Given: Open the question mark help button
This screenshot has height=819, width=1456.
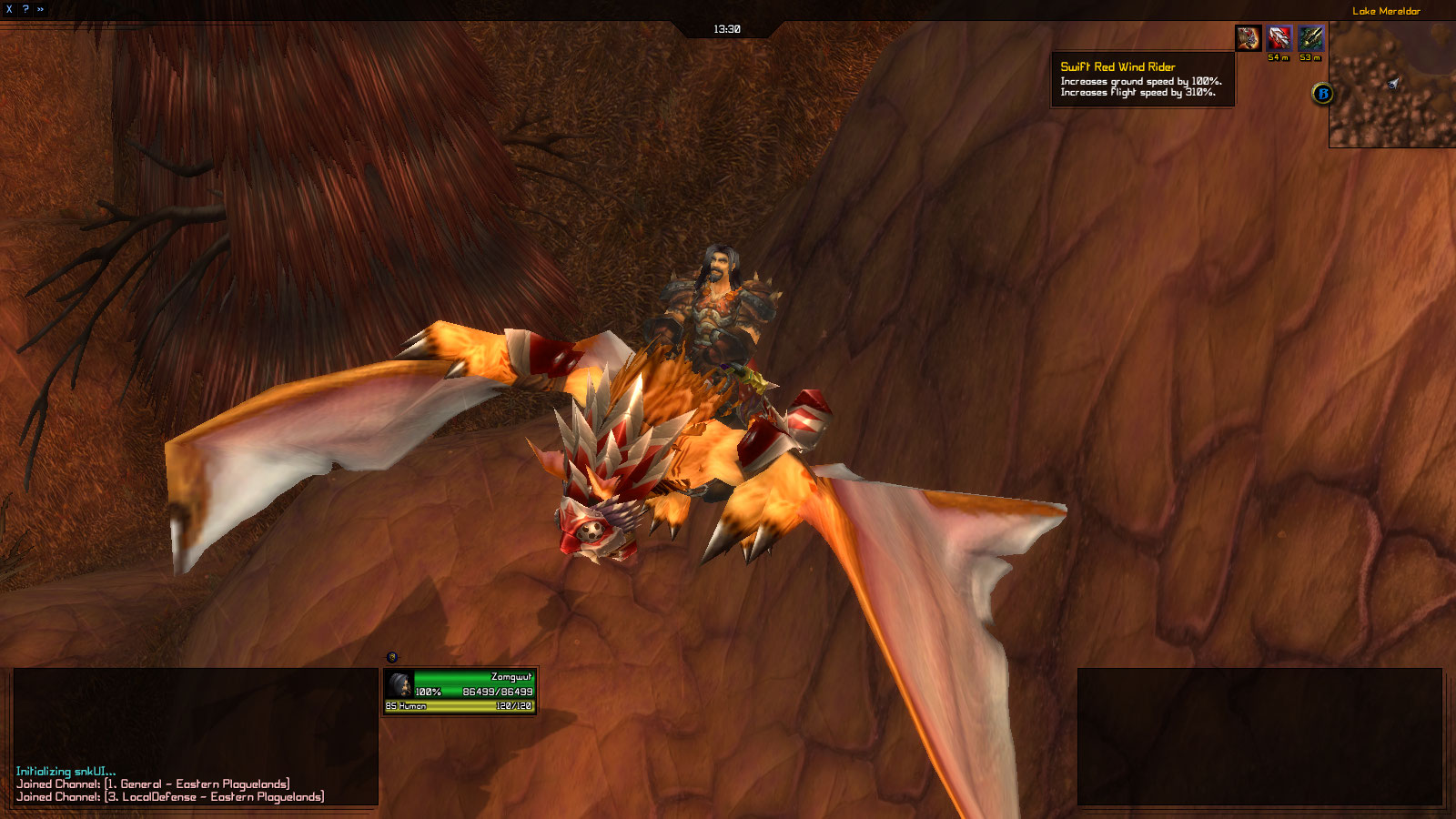Looking at the screenshot, I should [25, 9].
